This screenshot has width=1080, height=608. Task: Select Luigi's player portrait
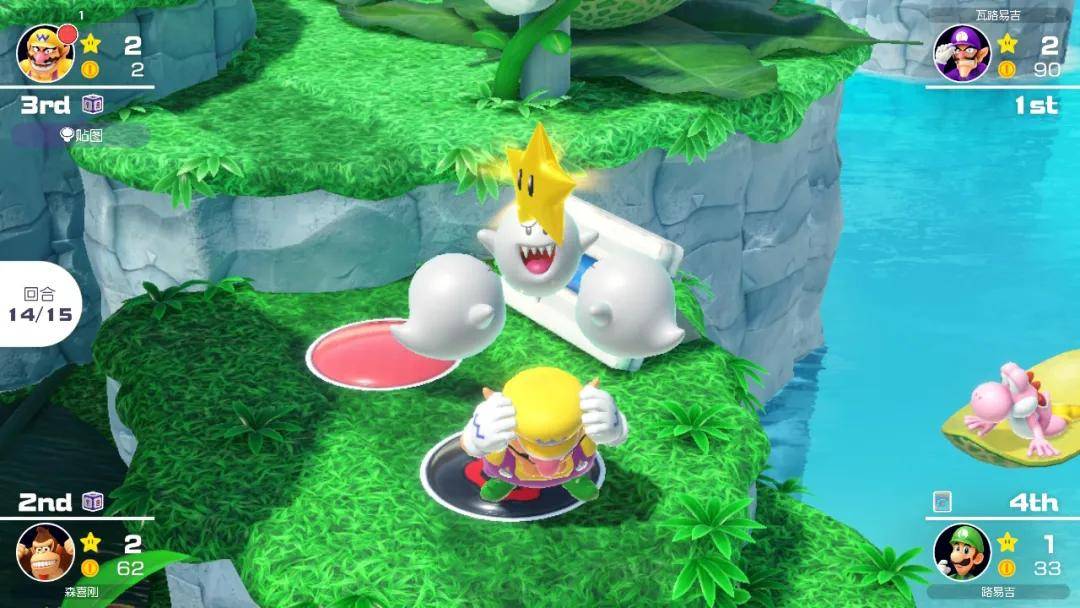(962, 551)
